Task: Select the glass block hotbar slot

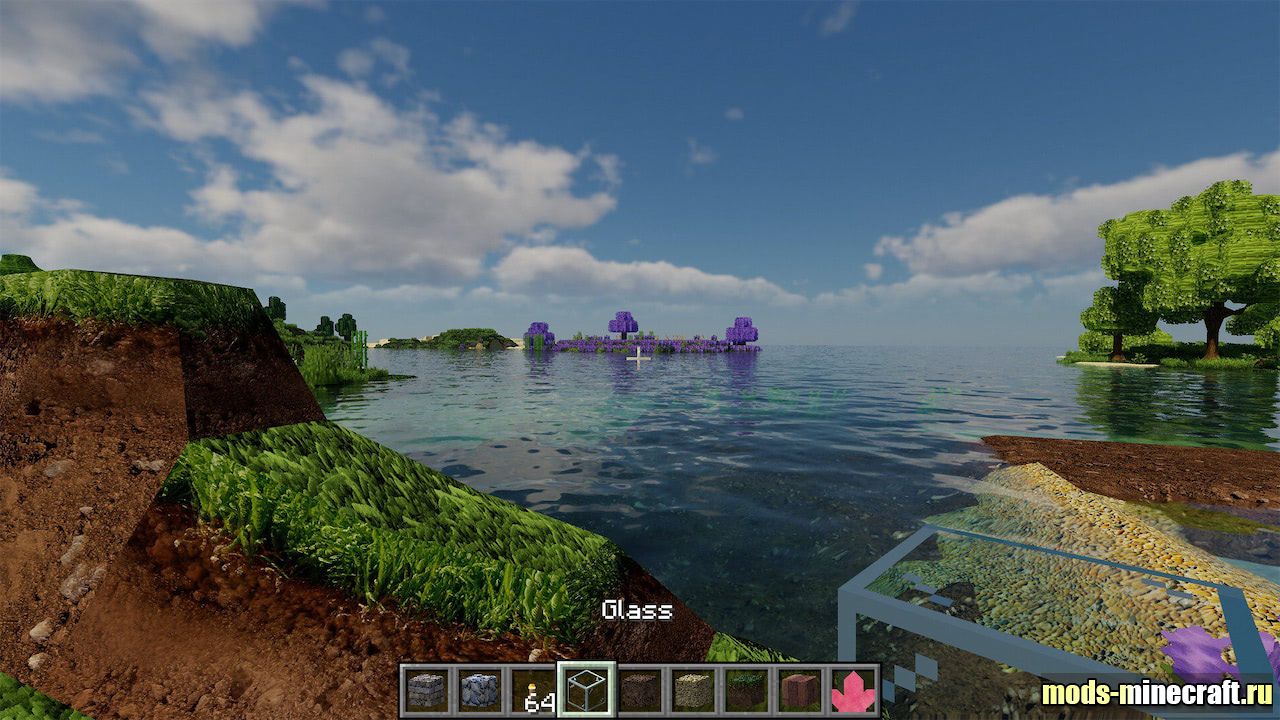Action: coord(586,690)
